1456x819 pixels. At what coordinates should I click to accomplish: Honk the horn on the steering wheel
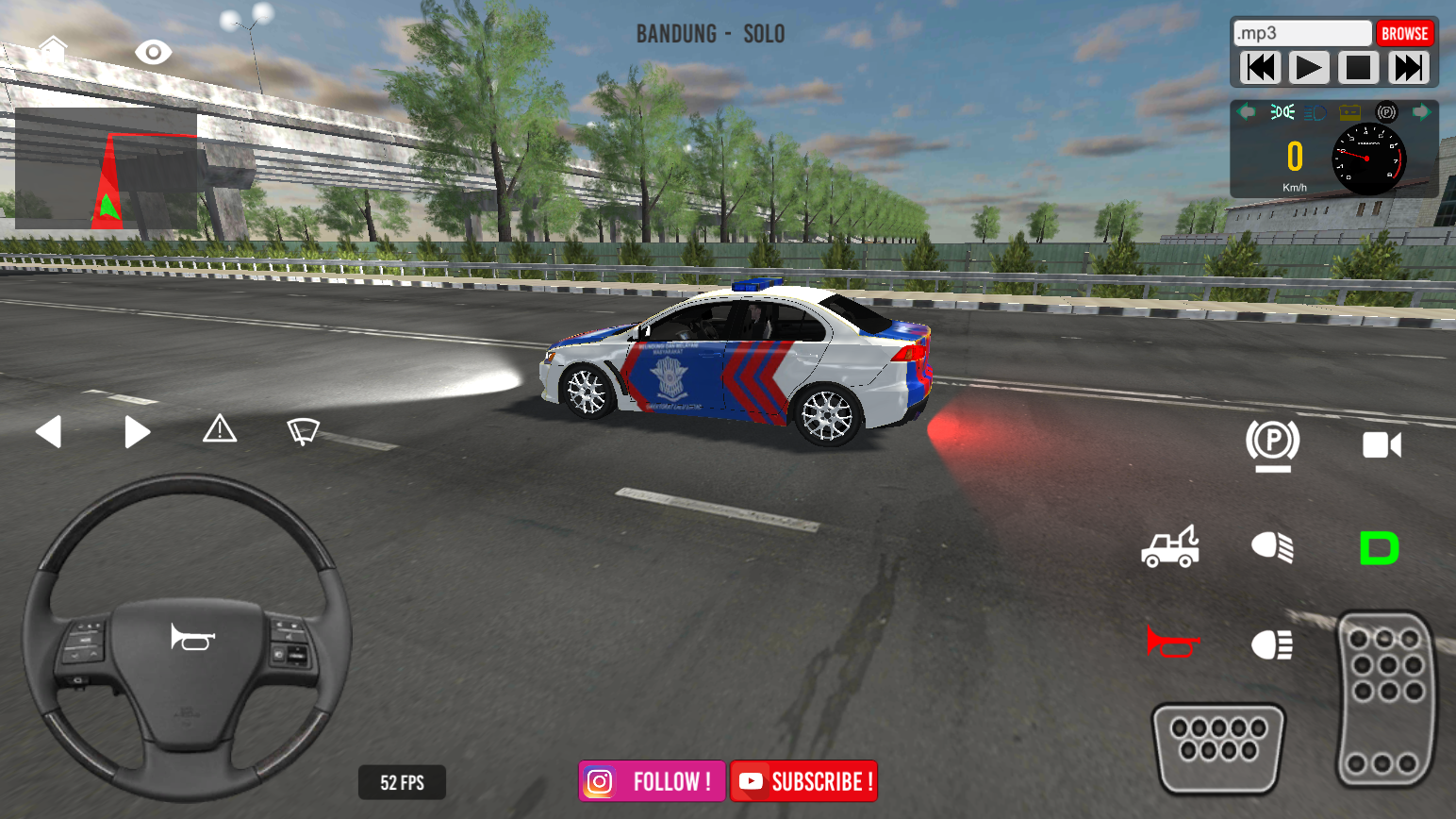[x=192, y=638]
